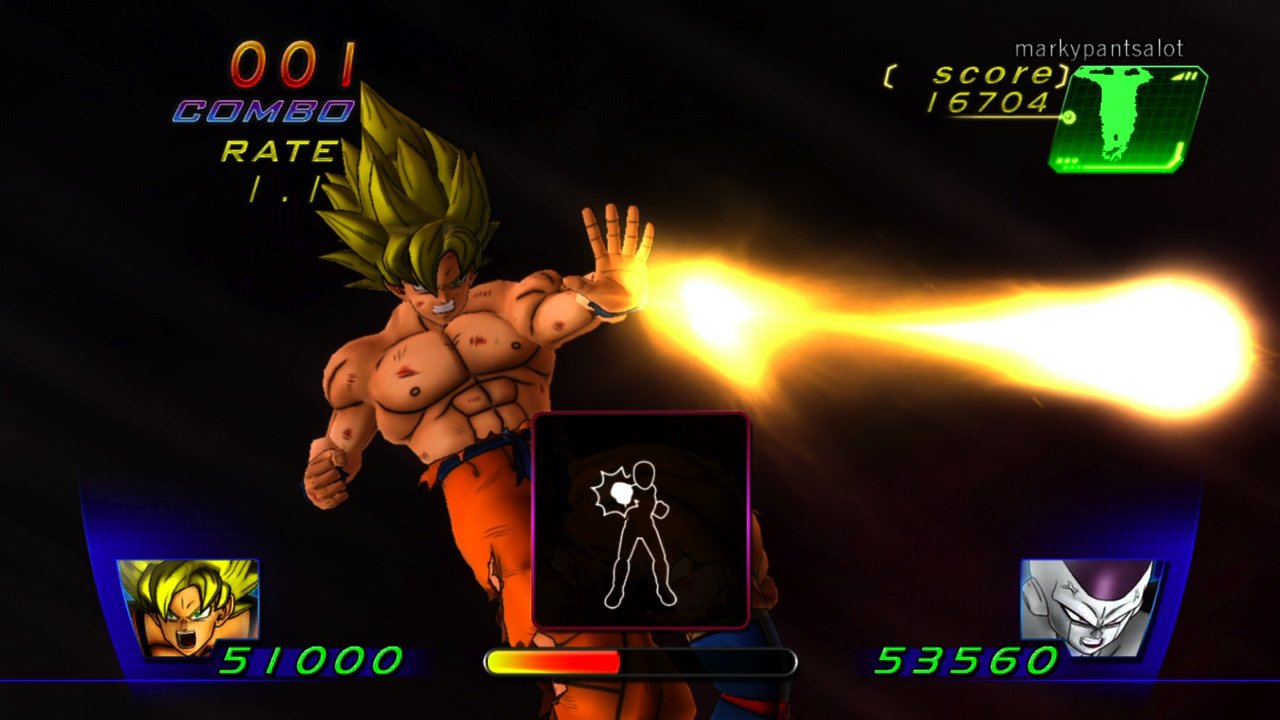Click the rate value 1.1

283,189
